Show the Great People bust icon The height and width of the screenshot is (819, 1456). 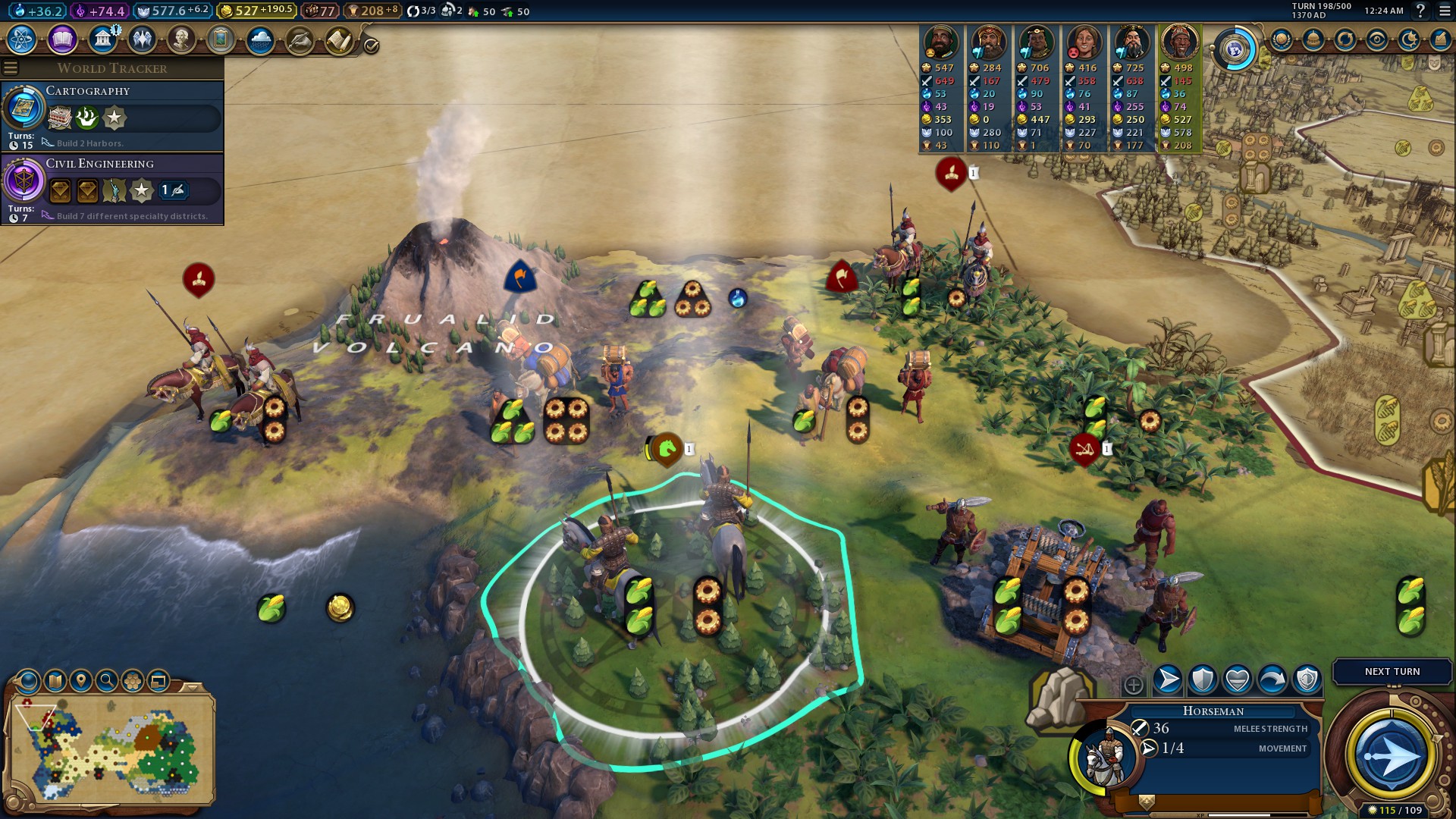[x=181, y=39]
